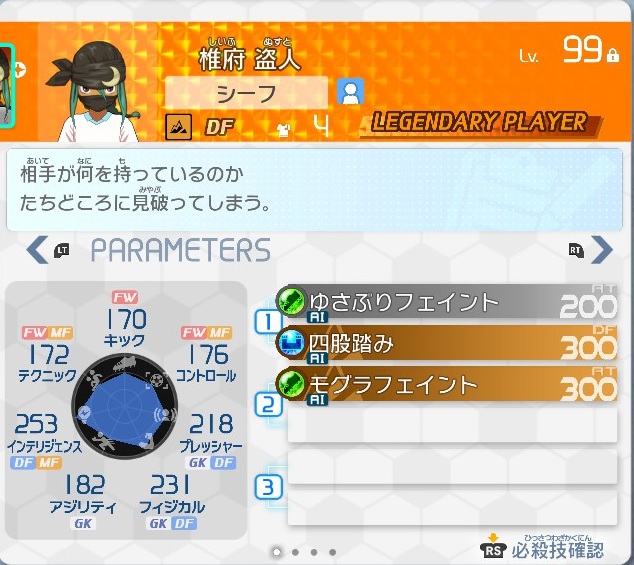
Task: Go to previous page with left arrow
Action: 37,249
